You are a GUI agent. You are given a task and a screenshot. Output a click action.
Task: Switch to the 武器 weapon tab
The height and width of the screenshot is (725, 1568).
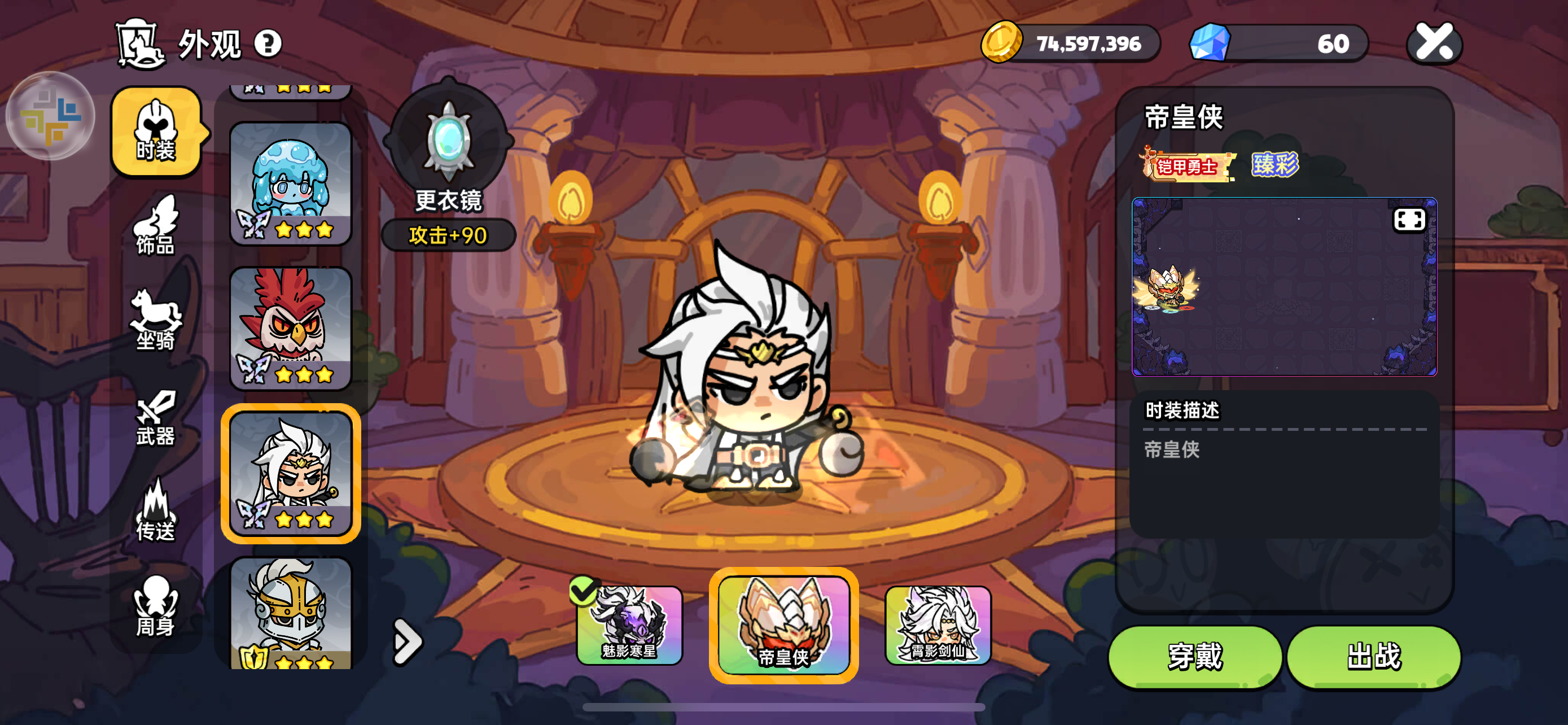[x=156, y=418]
